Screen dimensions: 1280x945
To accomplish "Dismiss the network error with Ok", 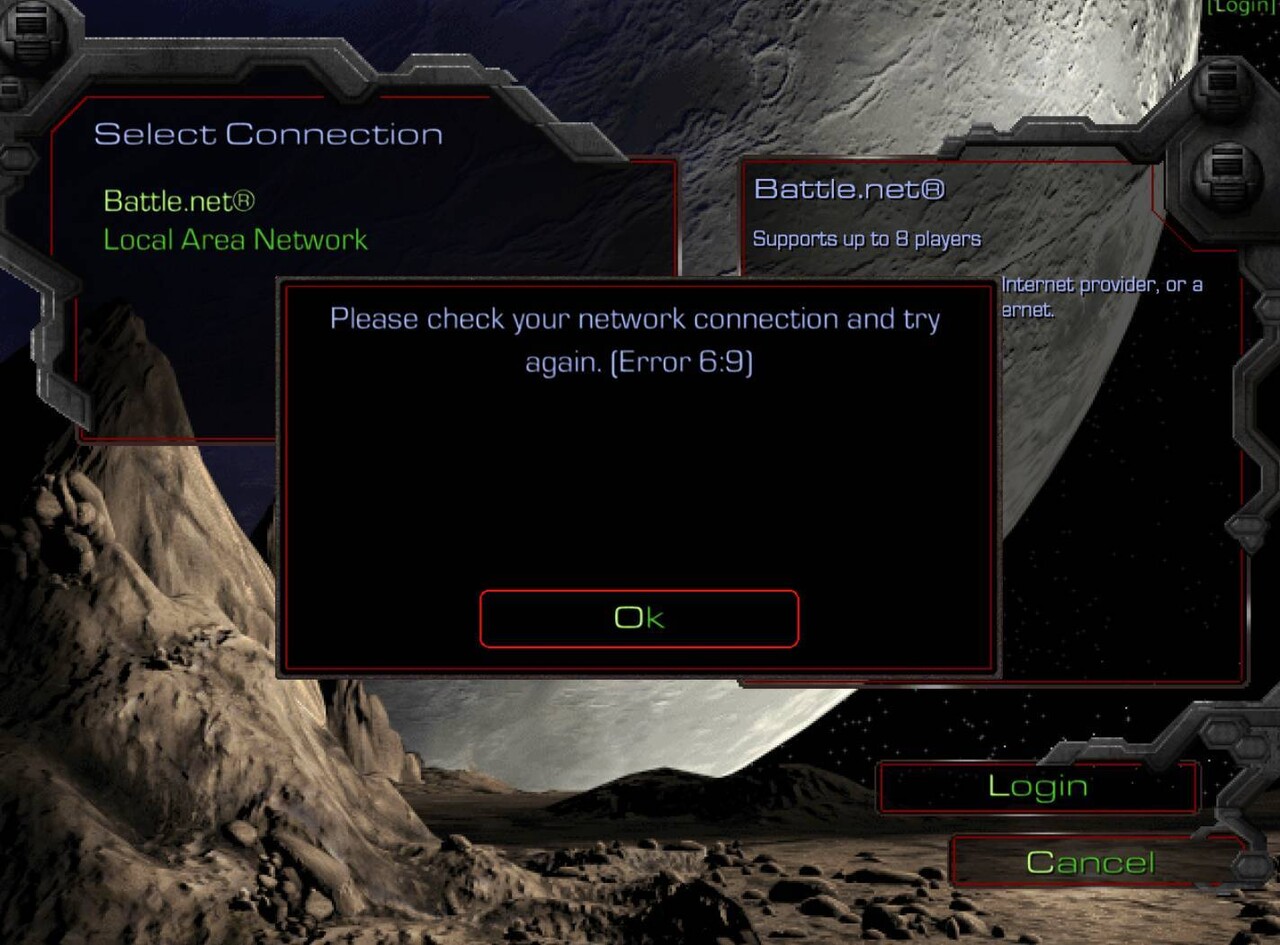I will 639,618.
